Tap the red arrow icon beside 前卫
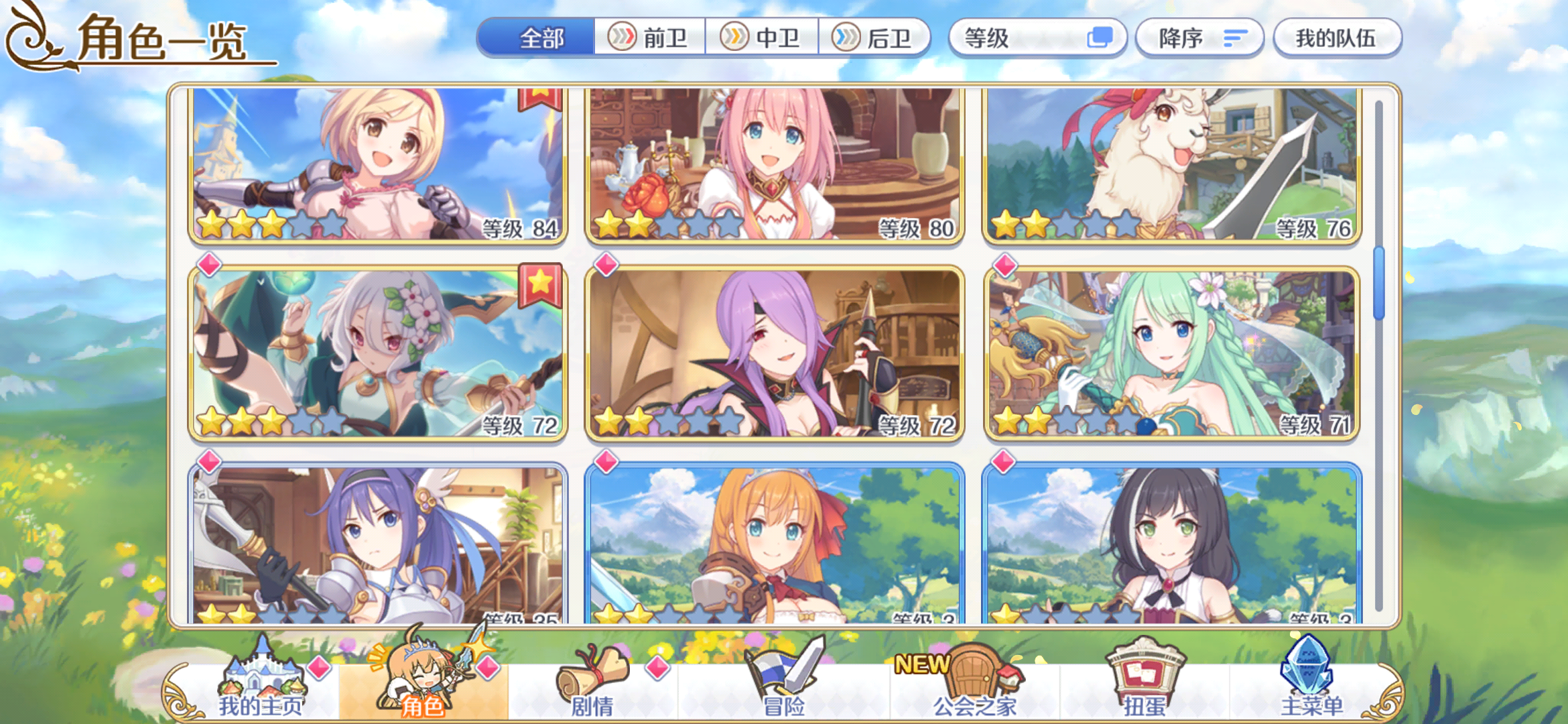Image resolution: width=1568 pixels, height=724 pixels. (x=623, y=38)
